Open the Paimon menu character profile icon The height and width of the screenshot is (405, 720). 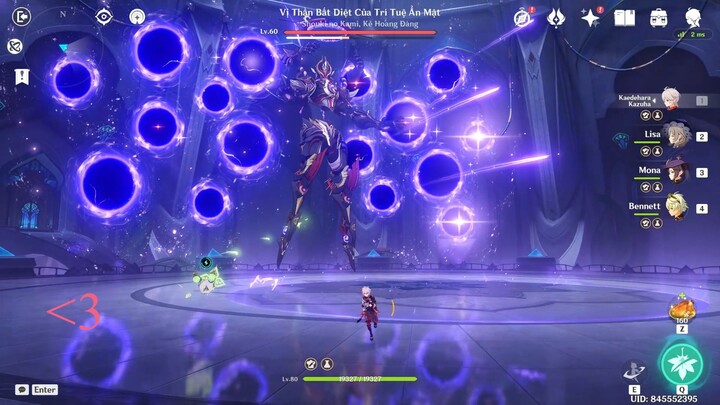(x=693, y=17)
